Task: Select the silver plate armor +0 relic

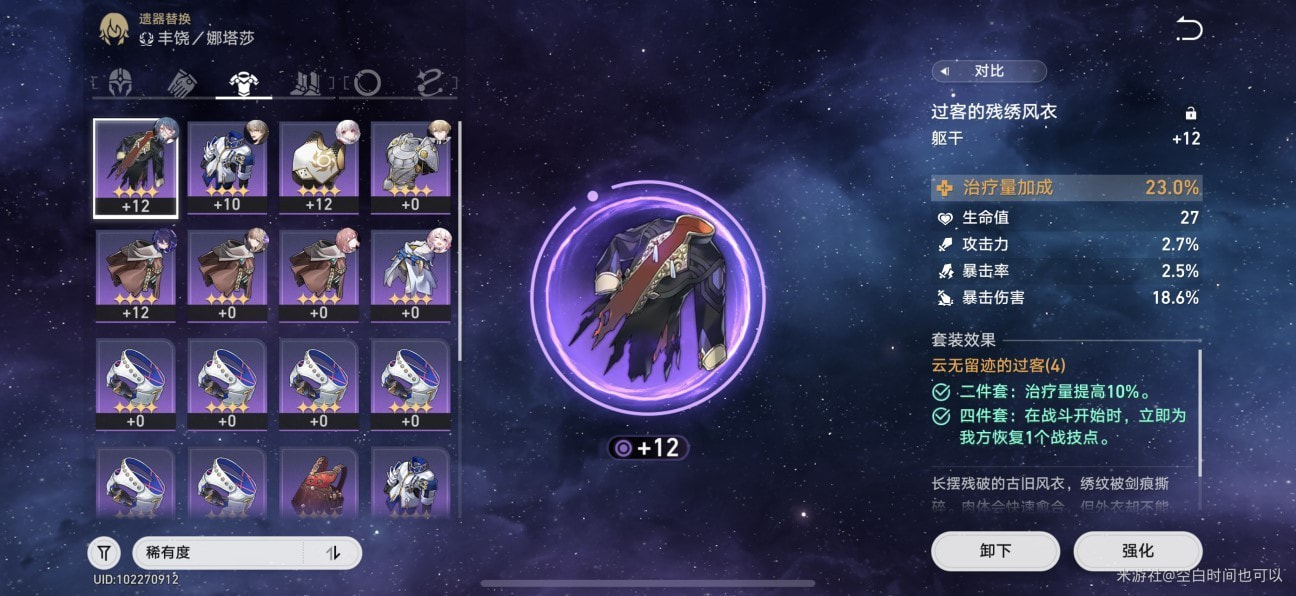Action: point(411,168)
